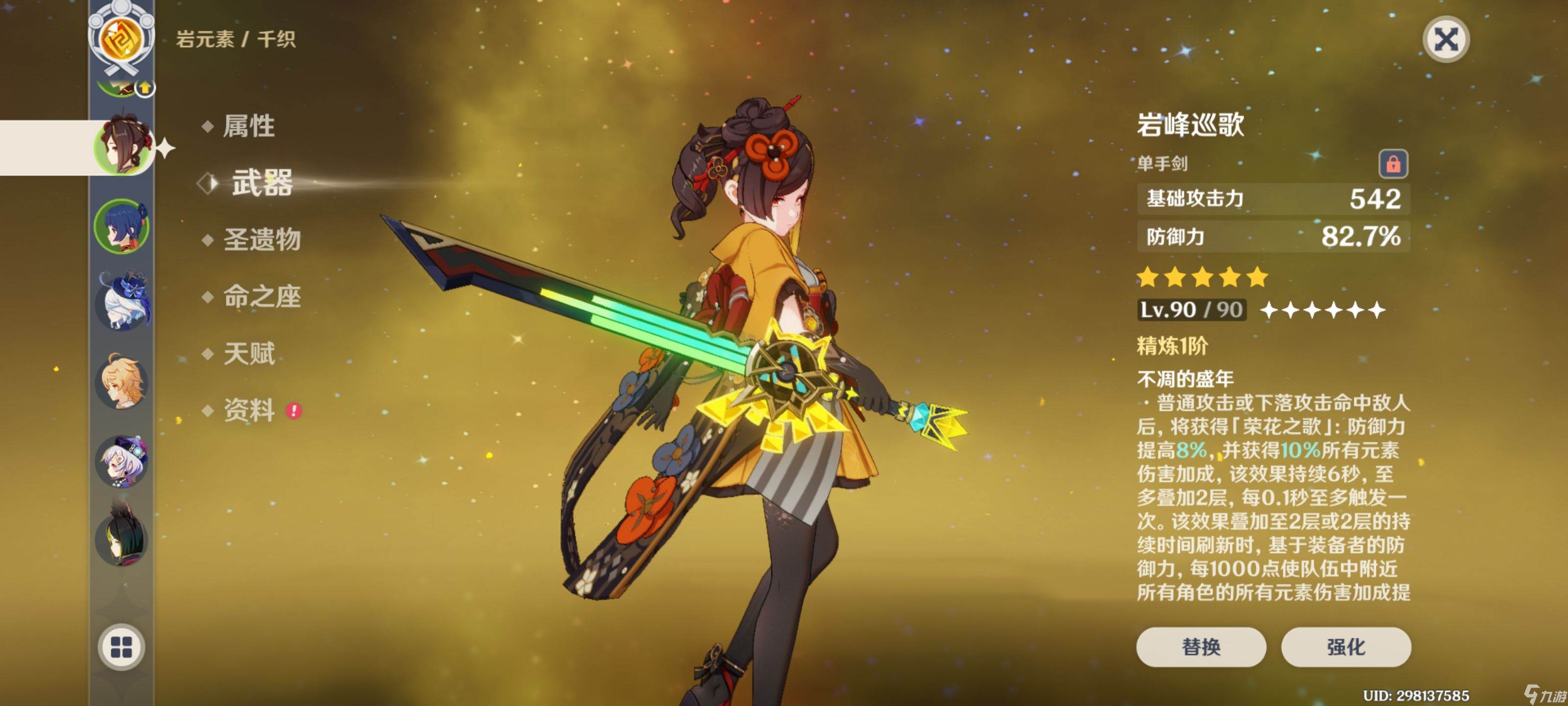Switch to the 圣遗物 artifacts tab
Screen dimensions: 1568x706
261,239
